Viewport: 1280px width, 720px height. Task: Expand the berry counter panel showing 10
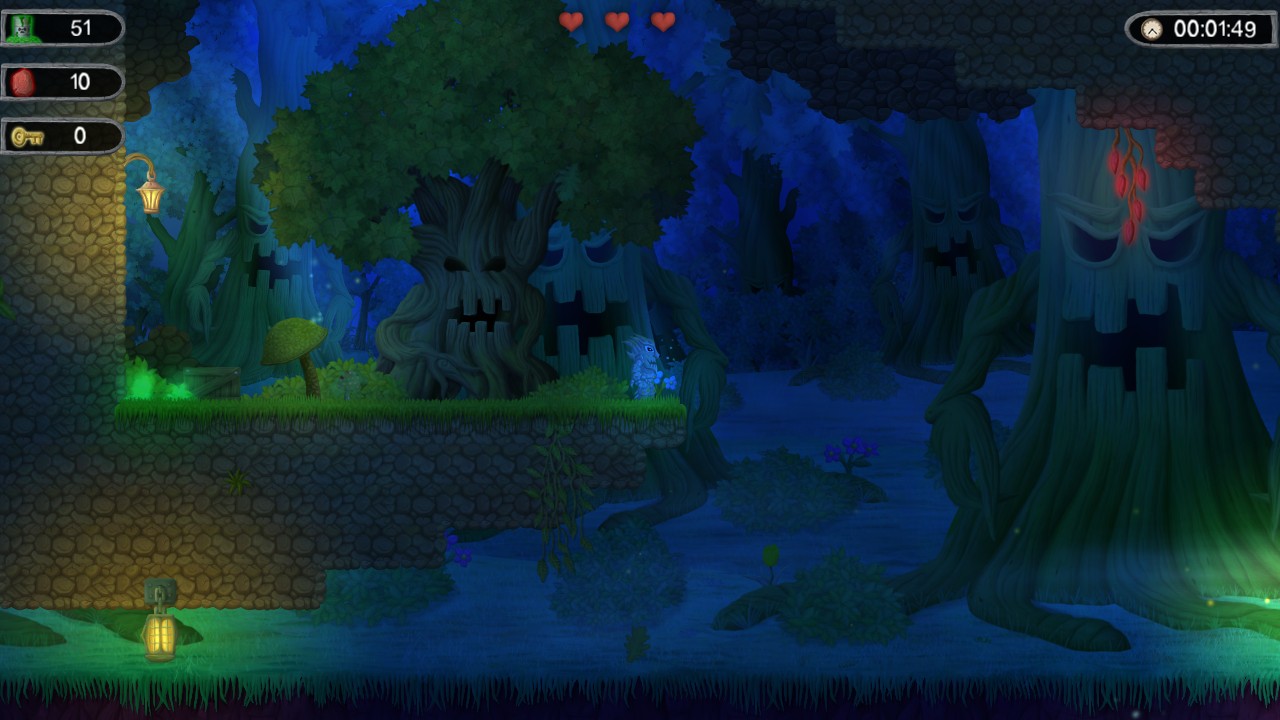(x=62, y=82)
